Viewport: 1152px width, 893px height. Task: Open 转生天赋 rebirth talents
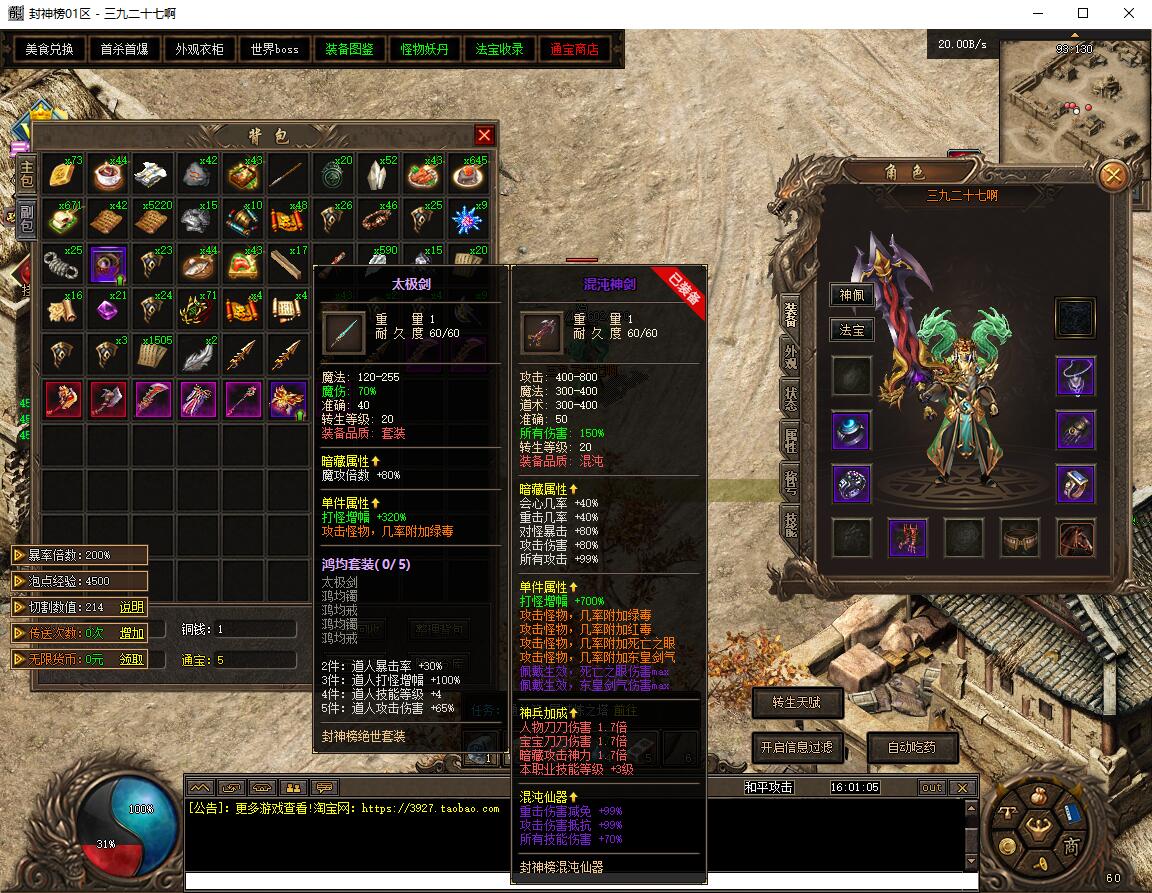(x=796, y=703)
